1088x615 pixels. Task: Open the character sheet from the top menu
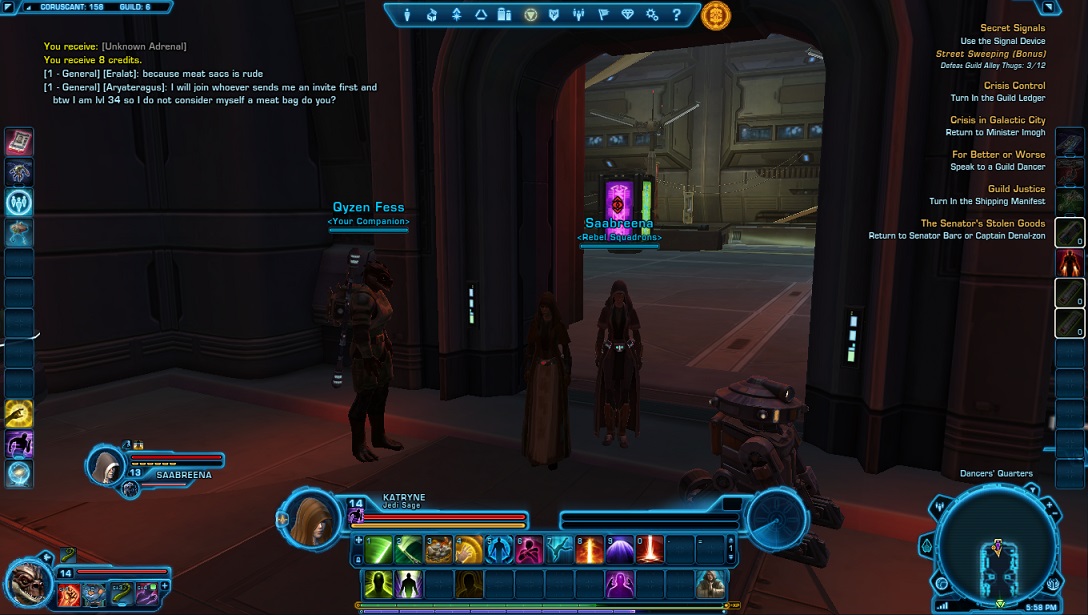coord(408,15)
